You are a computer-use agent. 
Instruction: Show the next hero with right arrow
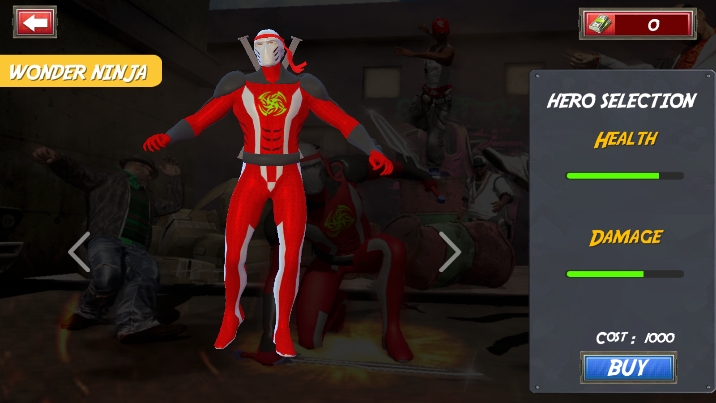click(x=450, y=252)
